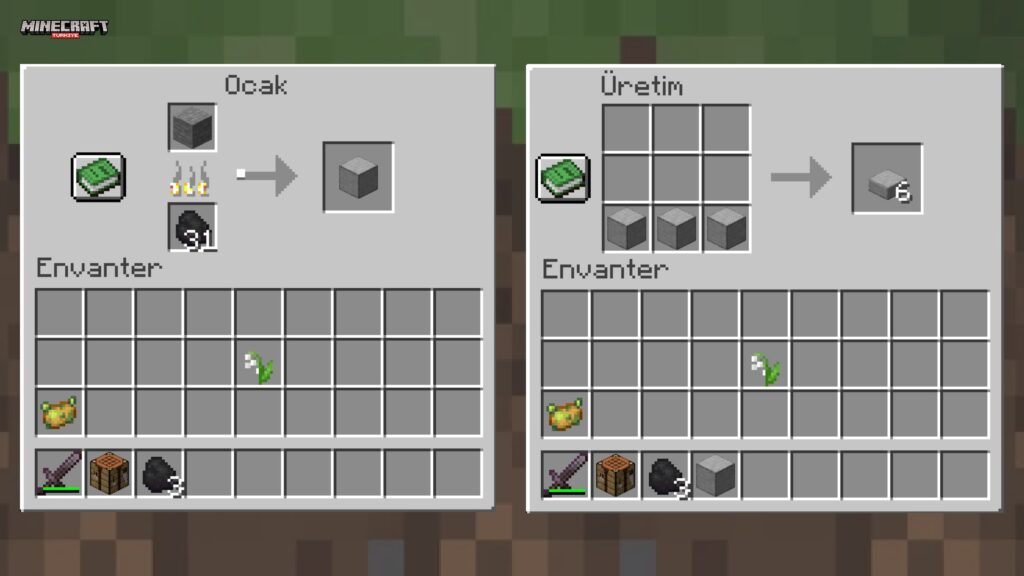The width and height of the screenshot is (1024, 576).
Task: Select the furnace input block slot
Action: coord(192,127)
